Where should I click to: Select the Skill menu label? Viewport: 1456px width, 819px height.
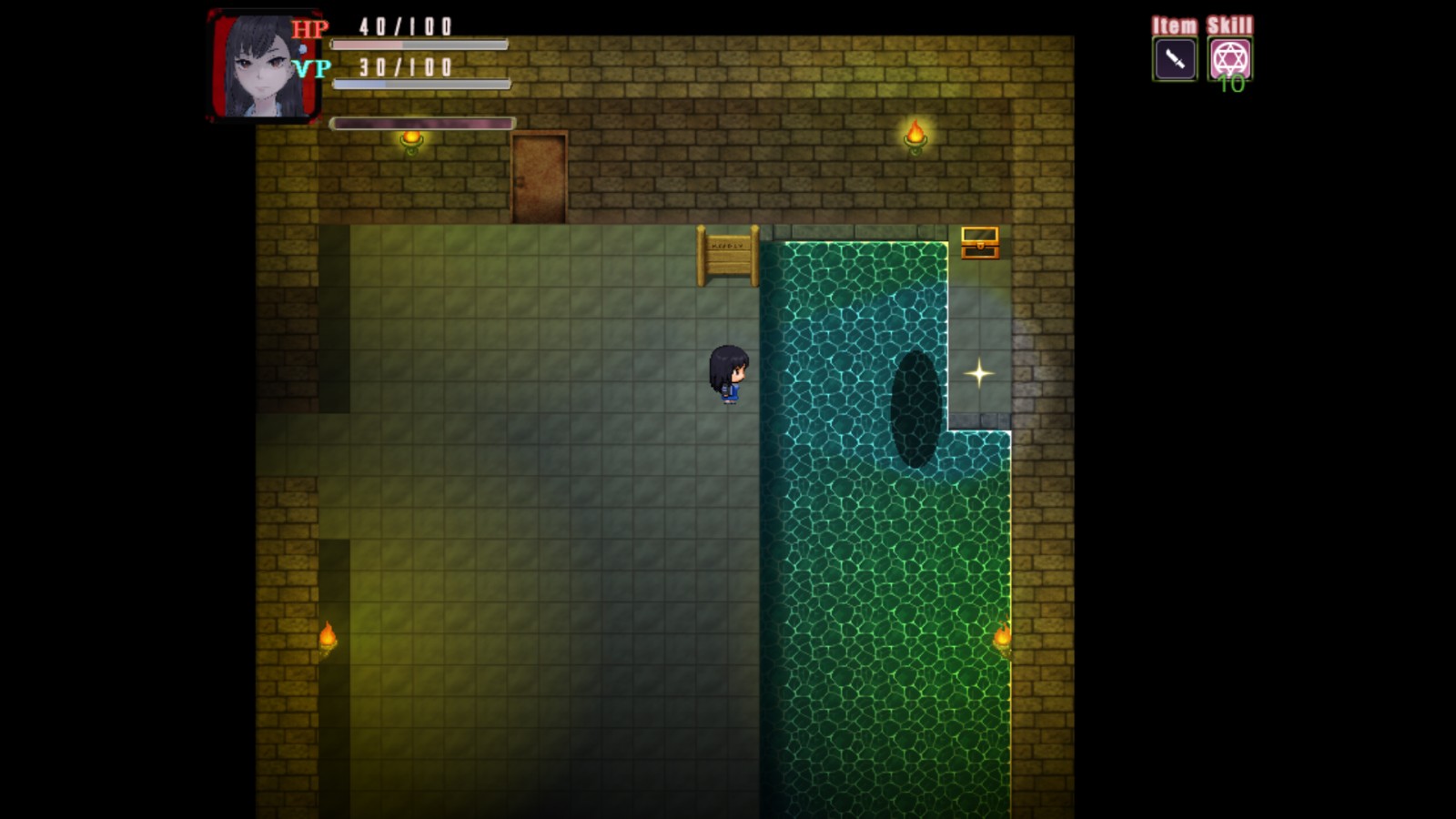1230,25
